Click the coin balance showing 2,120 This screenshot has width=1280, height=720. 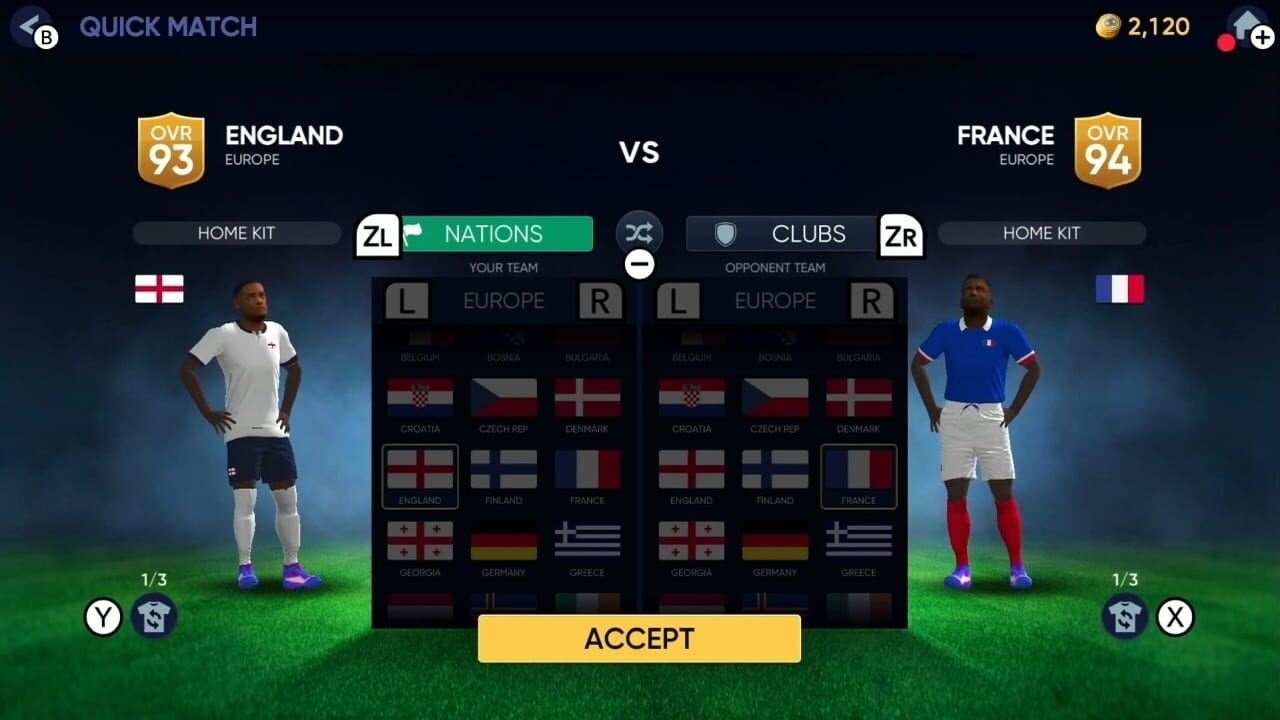1140,27
